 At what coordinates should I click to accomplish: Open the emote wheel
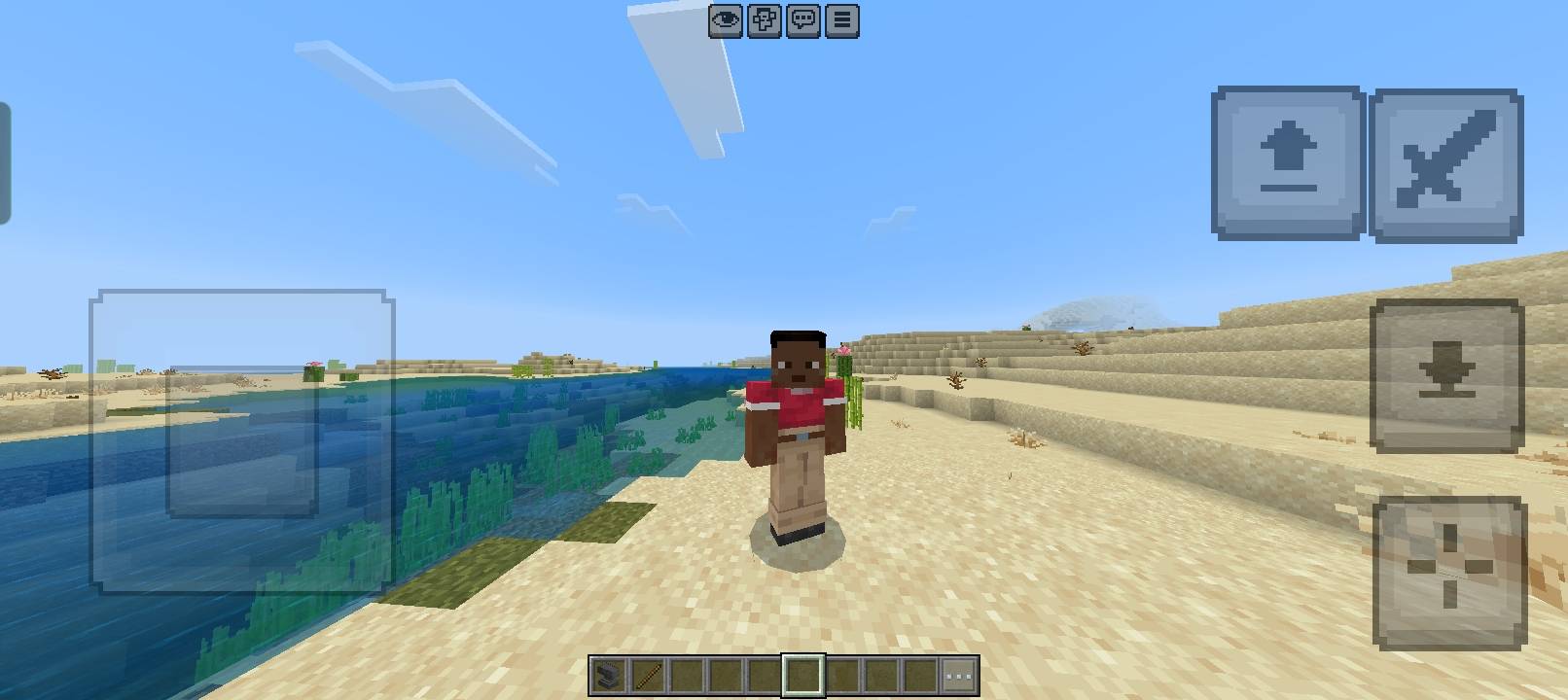pos(763,20)
